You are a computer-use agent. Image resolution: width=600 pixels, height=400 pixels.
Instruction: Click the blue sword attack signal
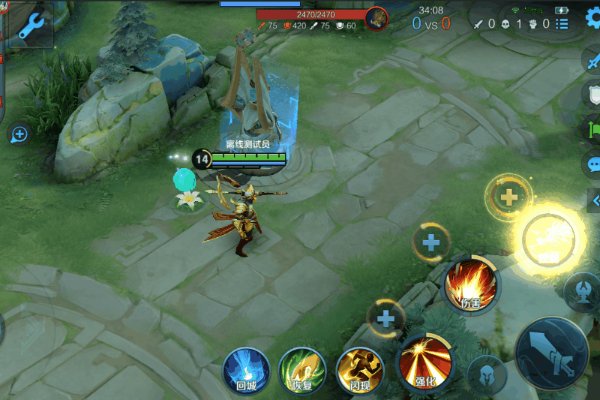point(593,59)
